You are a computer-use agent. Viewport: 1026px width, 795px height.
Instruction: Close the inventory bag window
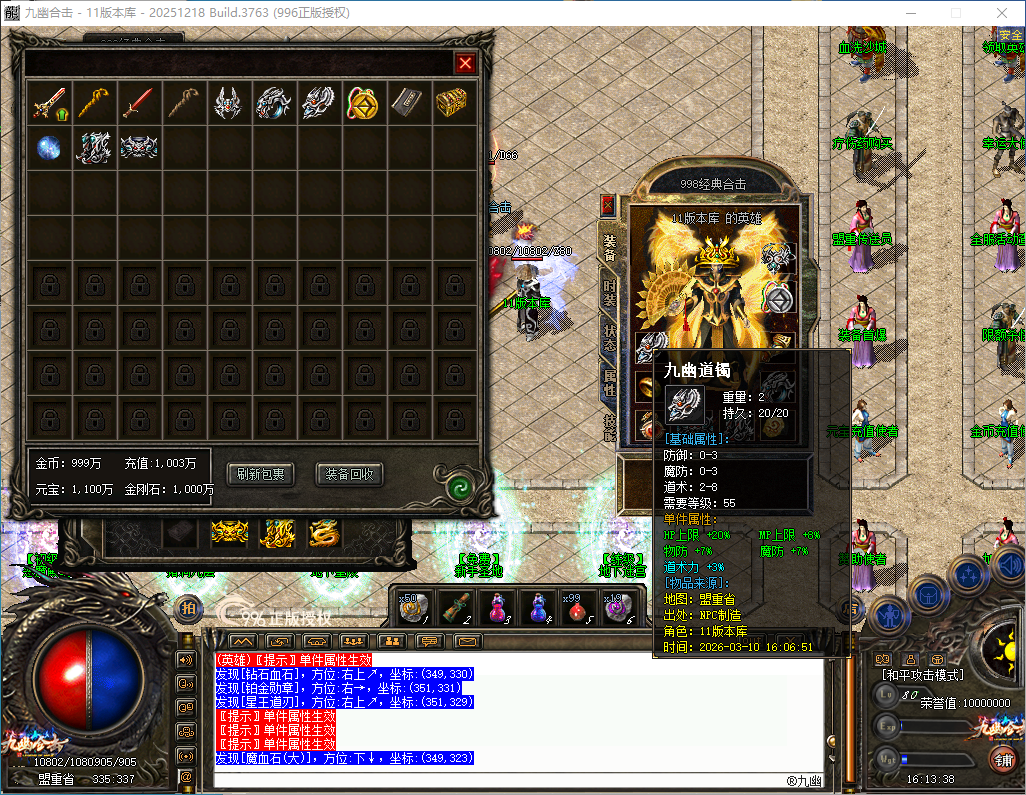[465, 64]
